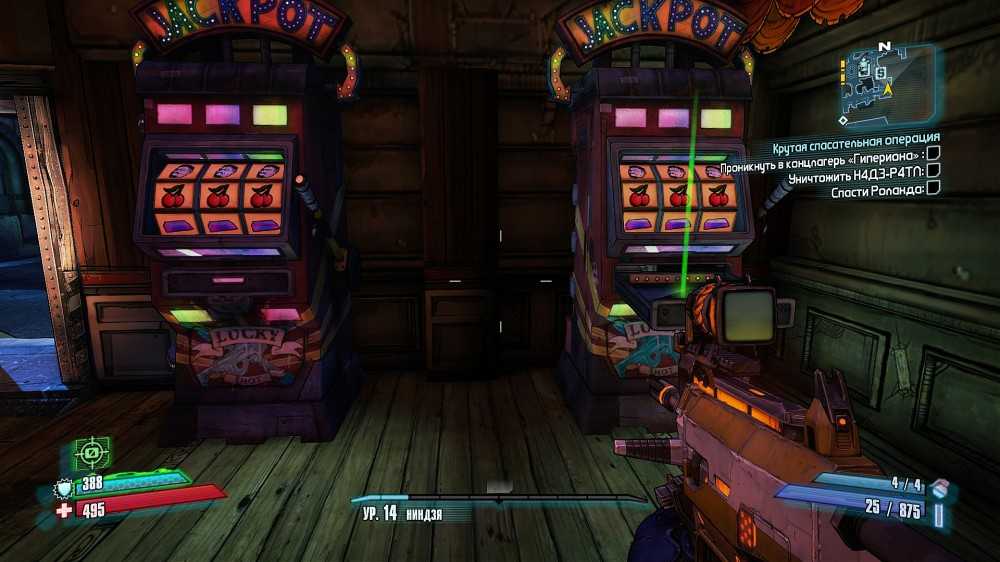The height and width of the screenshot is (562, 1000).
Task: Tick the «Проникнуть в концлагерь Гиперион» objective checkbox
Action: tap(933, 153)
